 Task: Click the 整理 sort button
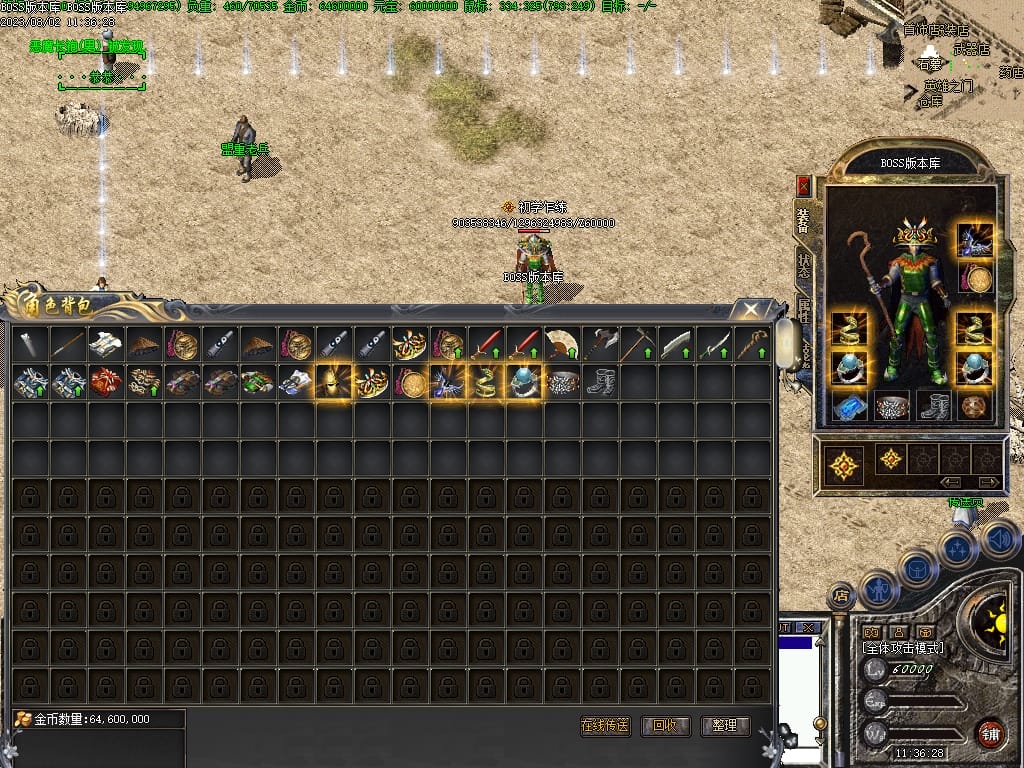pyautogui.click(x=725, y=726)
